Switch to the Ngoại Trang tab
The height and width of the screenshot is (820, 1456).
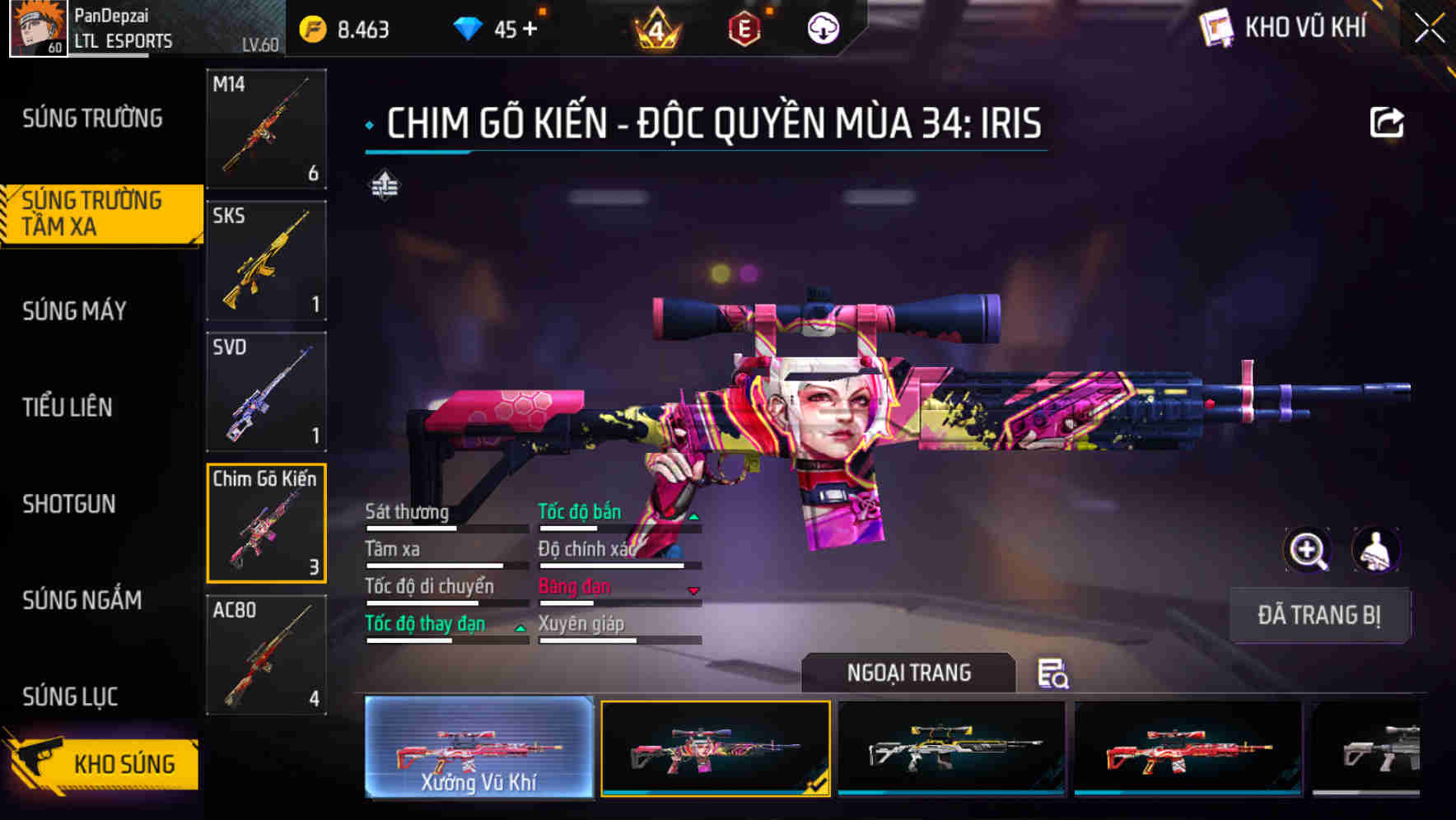pos(909,673)
